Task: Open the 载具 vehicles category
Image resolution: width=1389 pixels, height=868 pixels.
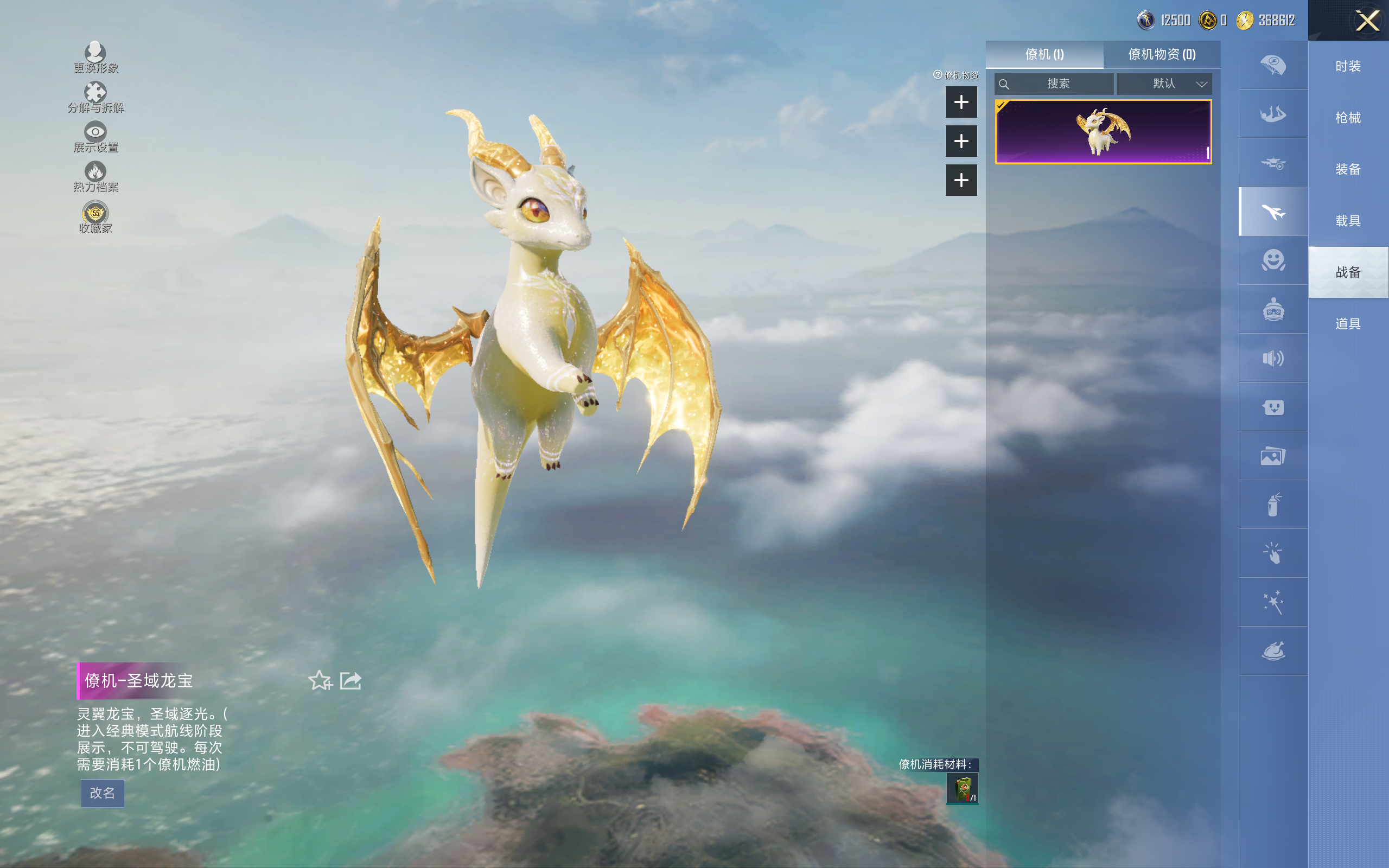Action: (x=1348, y=221)
